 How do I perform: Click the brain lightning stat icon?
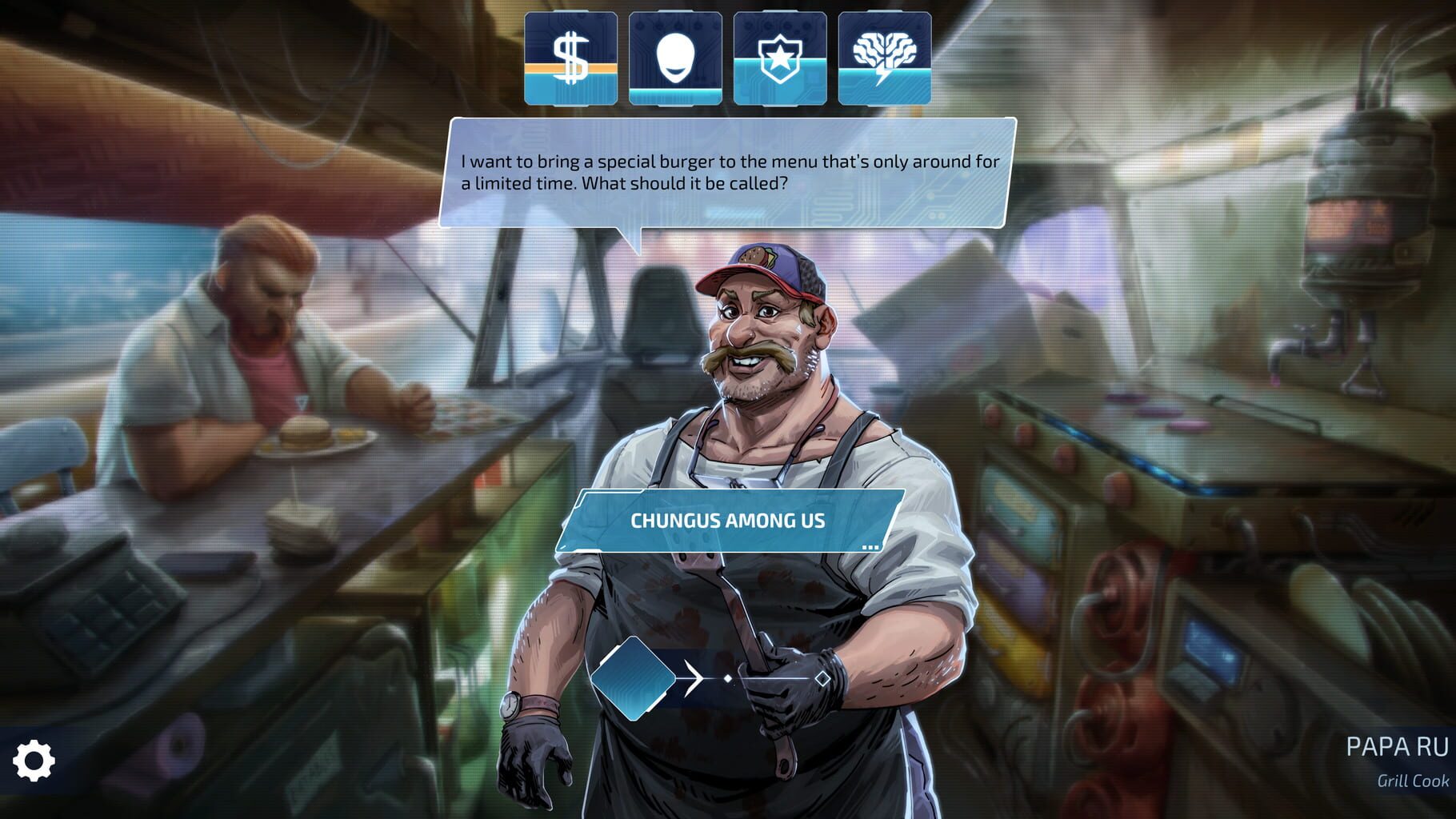884,58
